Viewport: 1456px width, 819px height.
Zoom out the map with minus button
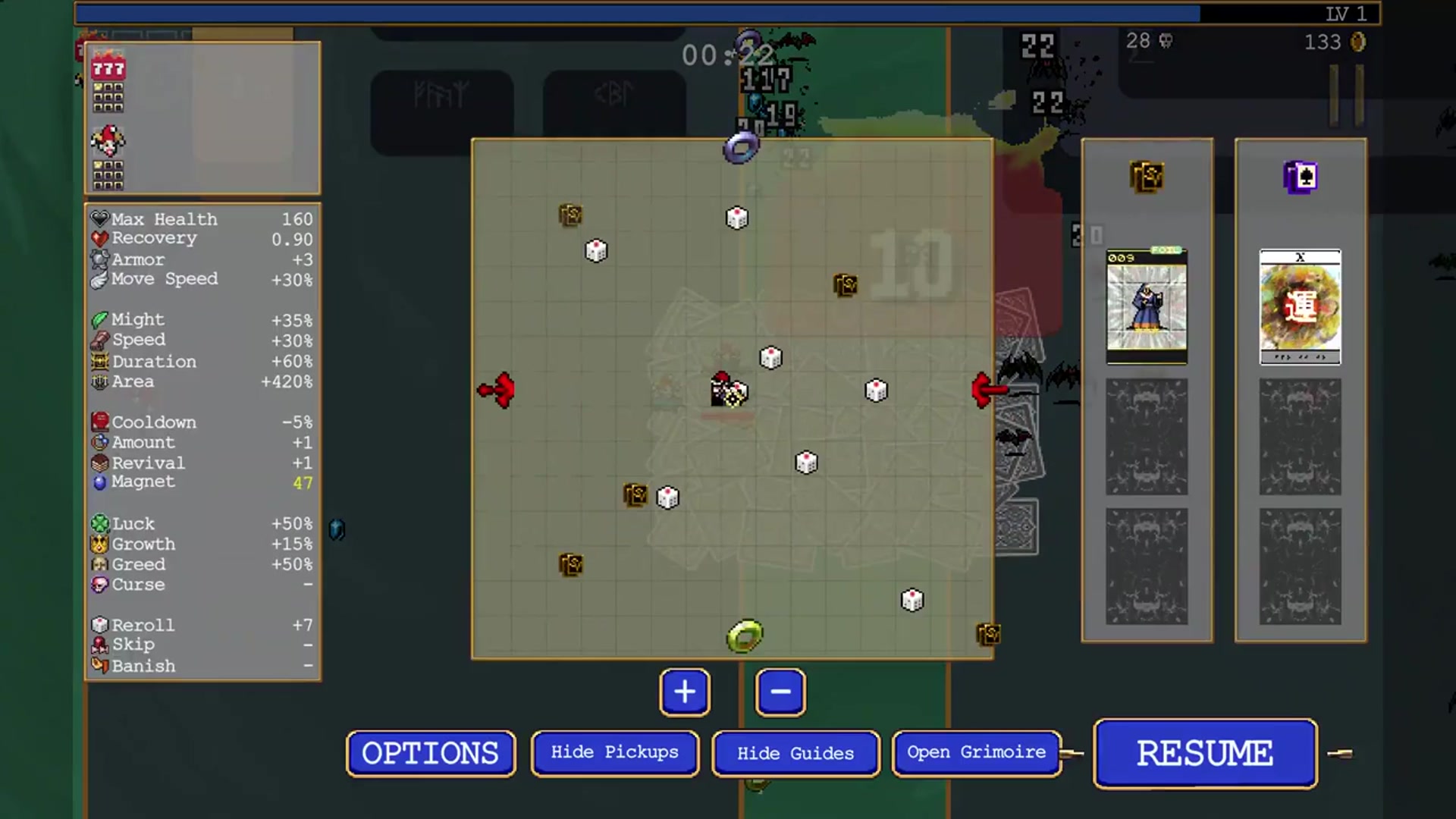click(780, 692)
